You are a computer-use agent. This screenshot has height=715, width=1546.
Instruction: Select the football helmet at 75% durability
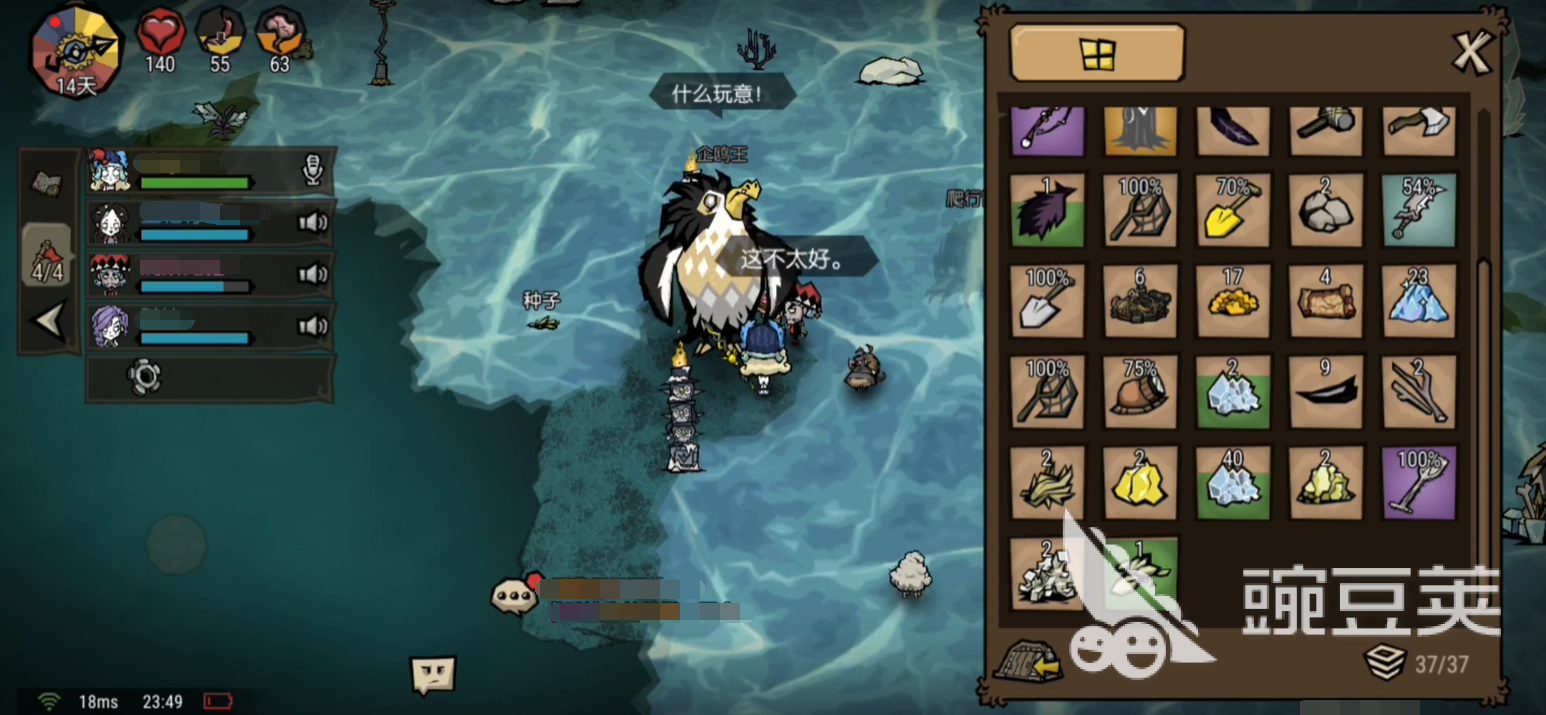[x=1140, y=393]
